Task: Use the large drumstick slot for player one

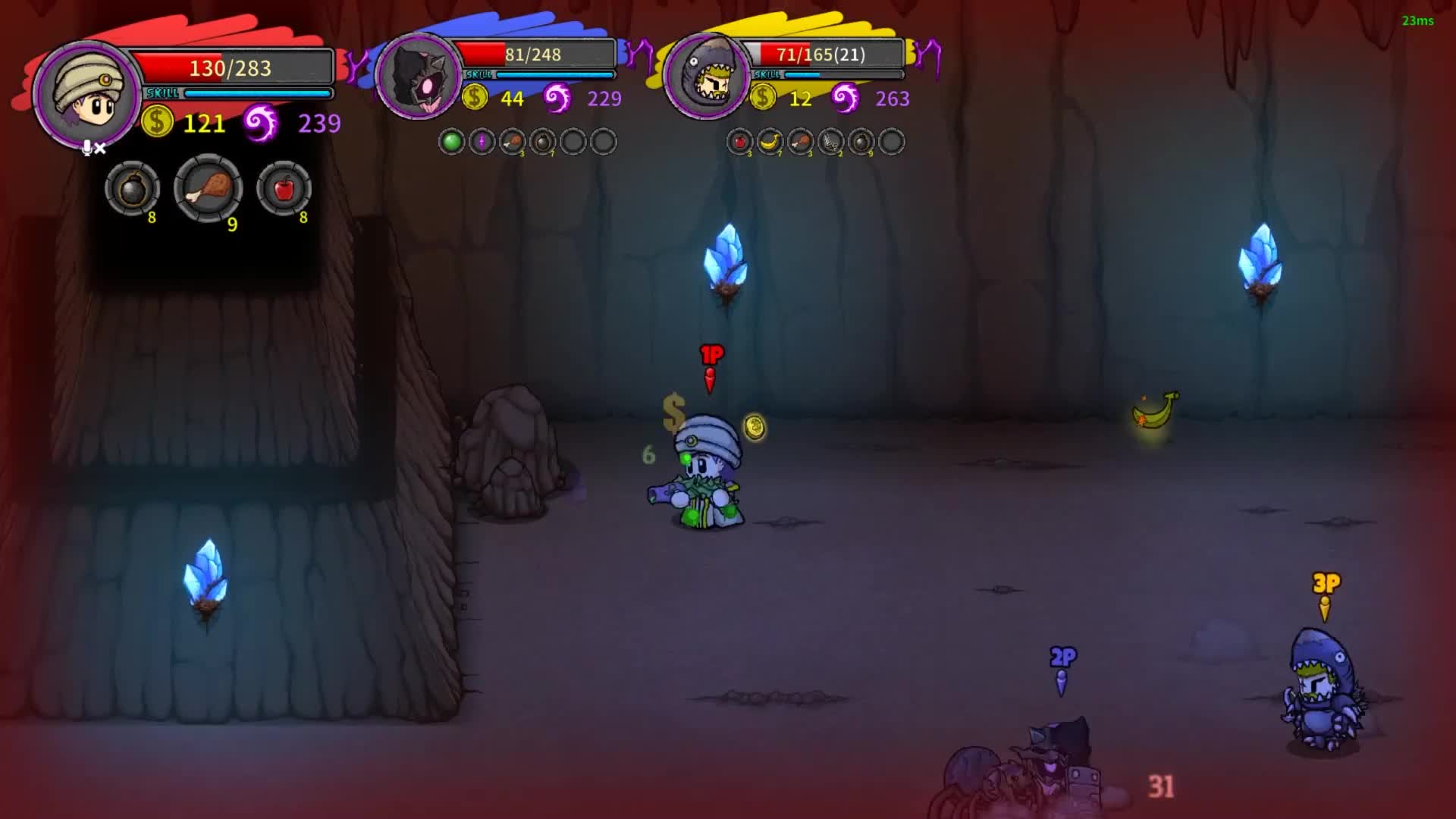Action: click(x=209, y=188)
